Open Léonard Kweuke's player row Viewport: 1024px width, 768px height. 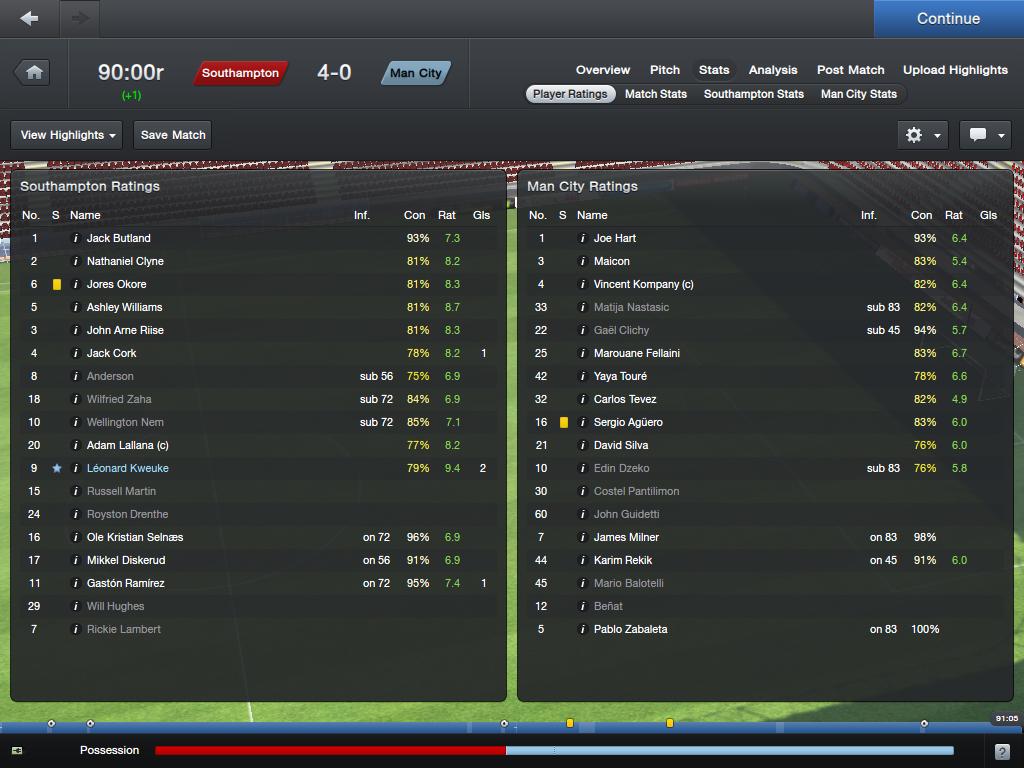pyautogui.click(x=128, y=468)
